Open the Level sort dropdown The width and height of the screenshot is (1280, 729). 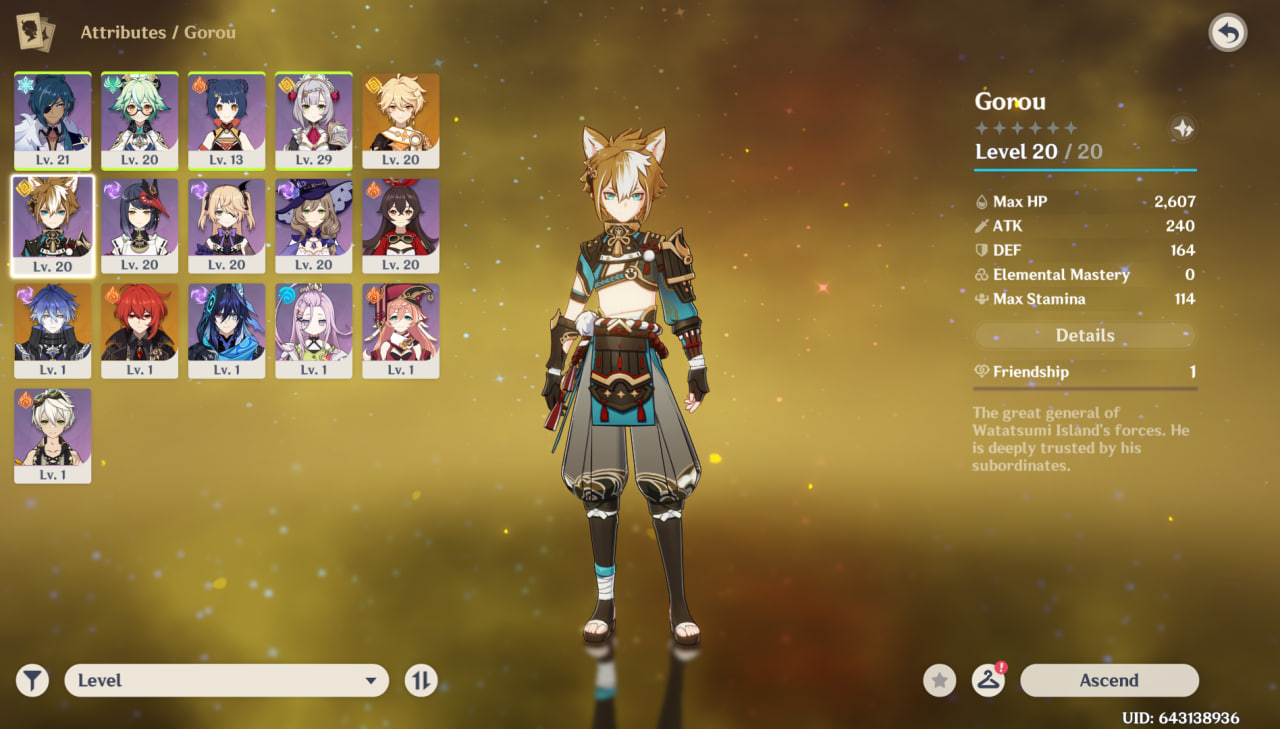(x=226, y=680)
